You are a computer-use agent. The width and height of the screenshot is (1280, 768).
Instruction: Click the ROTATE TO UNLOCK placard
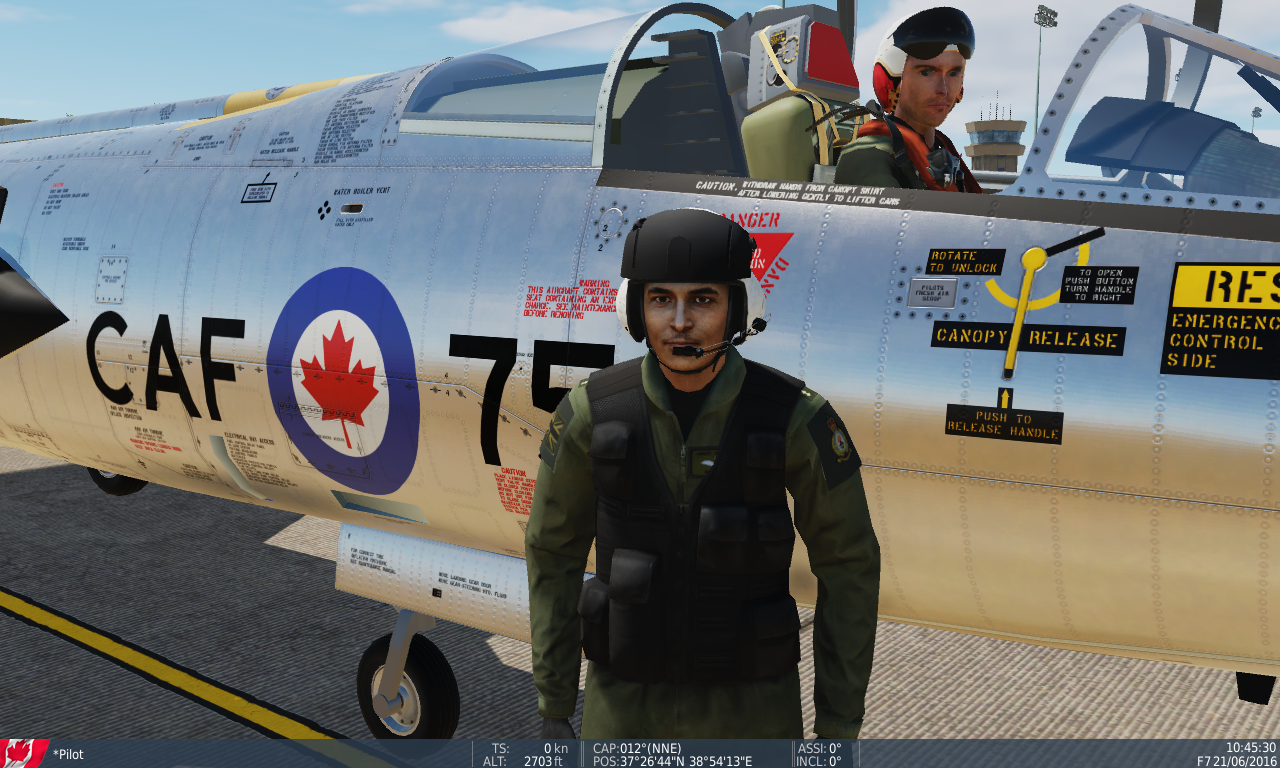tap(965, 260)
